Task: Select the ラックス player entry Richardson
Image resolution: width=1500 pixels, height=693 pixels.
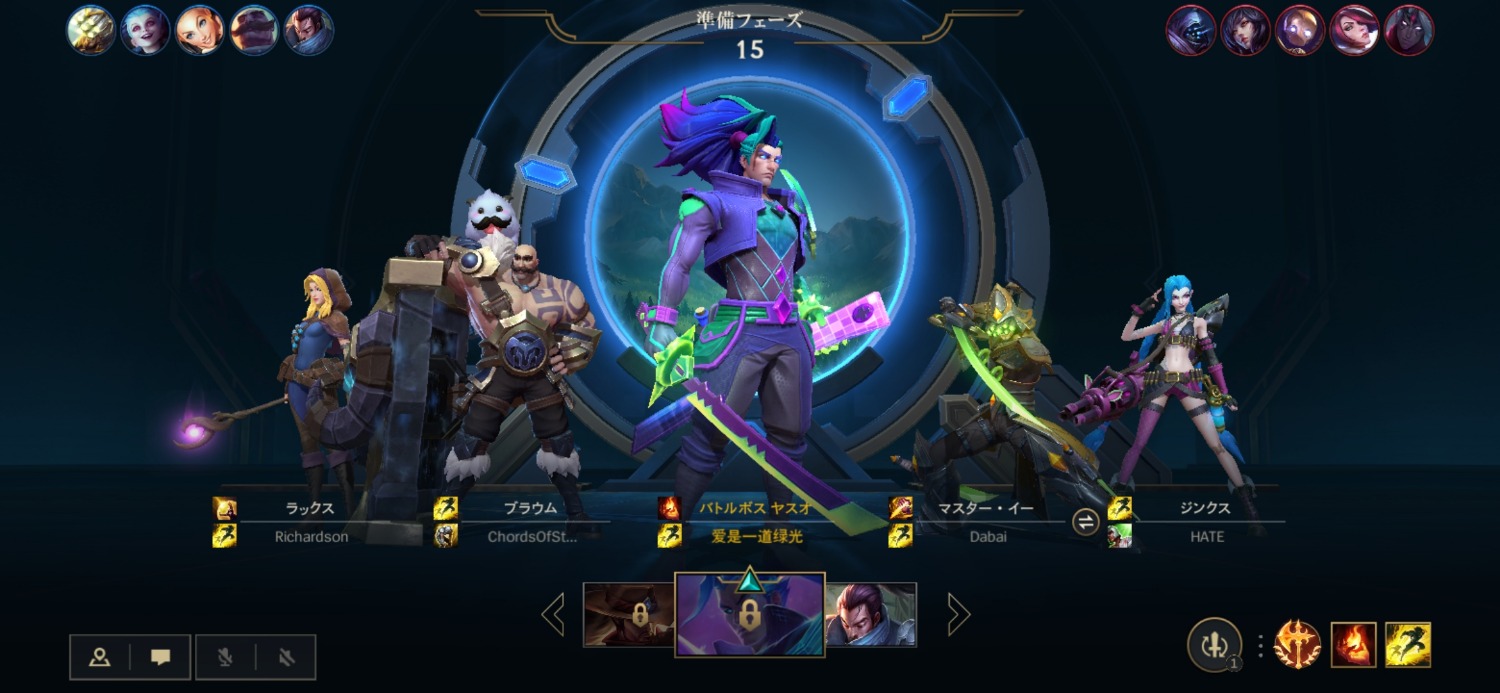Action: tap(310, 522)
